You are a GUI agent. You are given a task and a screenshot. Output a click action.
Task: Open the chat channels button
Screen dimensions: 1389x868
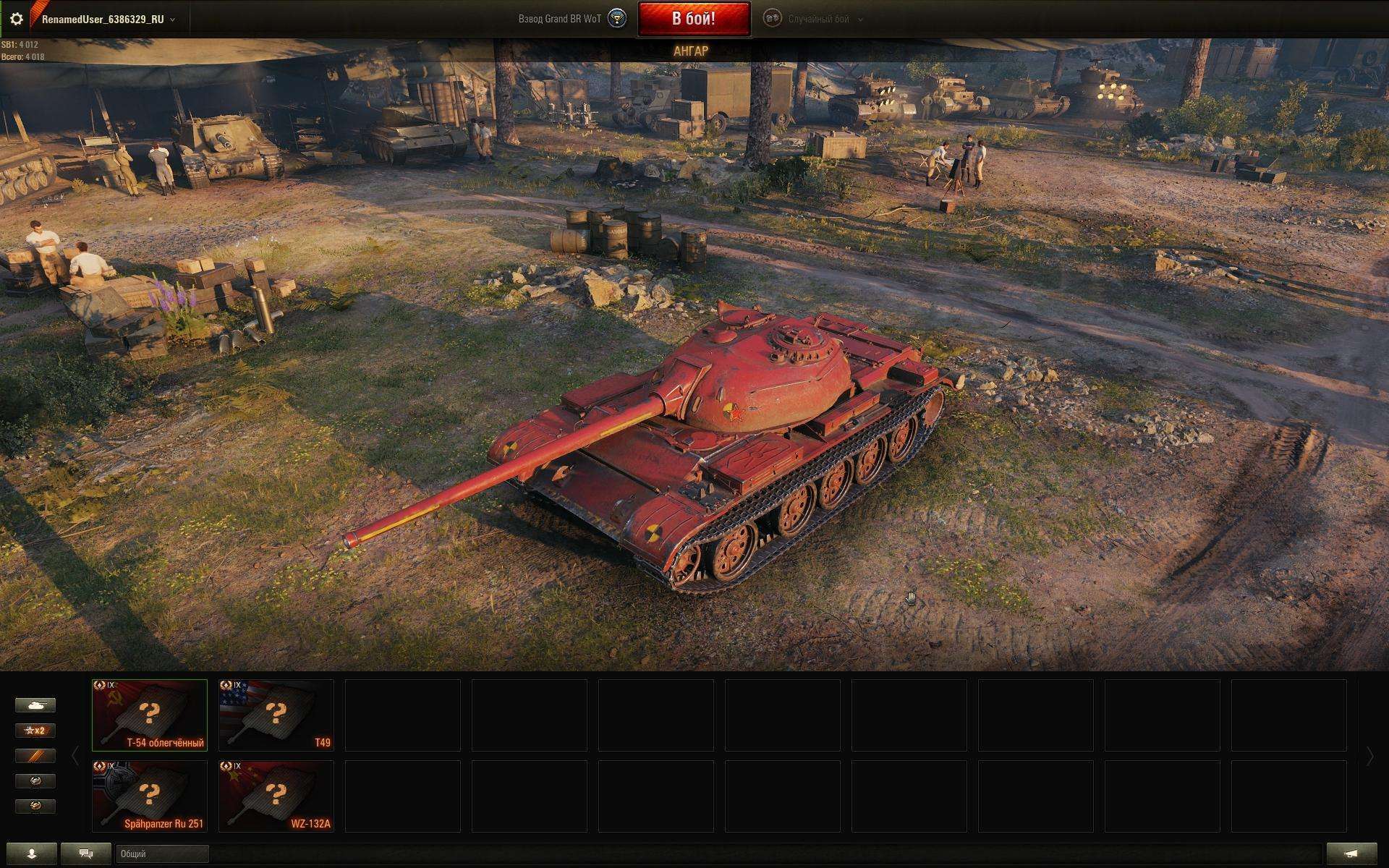[86, 854]
